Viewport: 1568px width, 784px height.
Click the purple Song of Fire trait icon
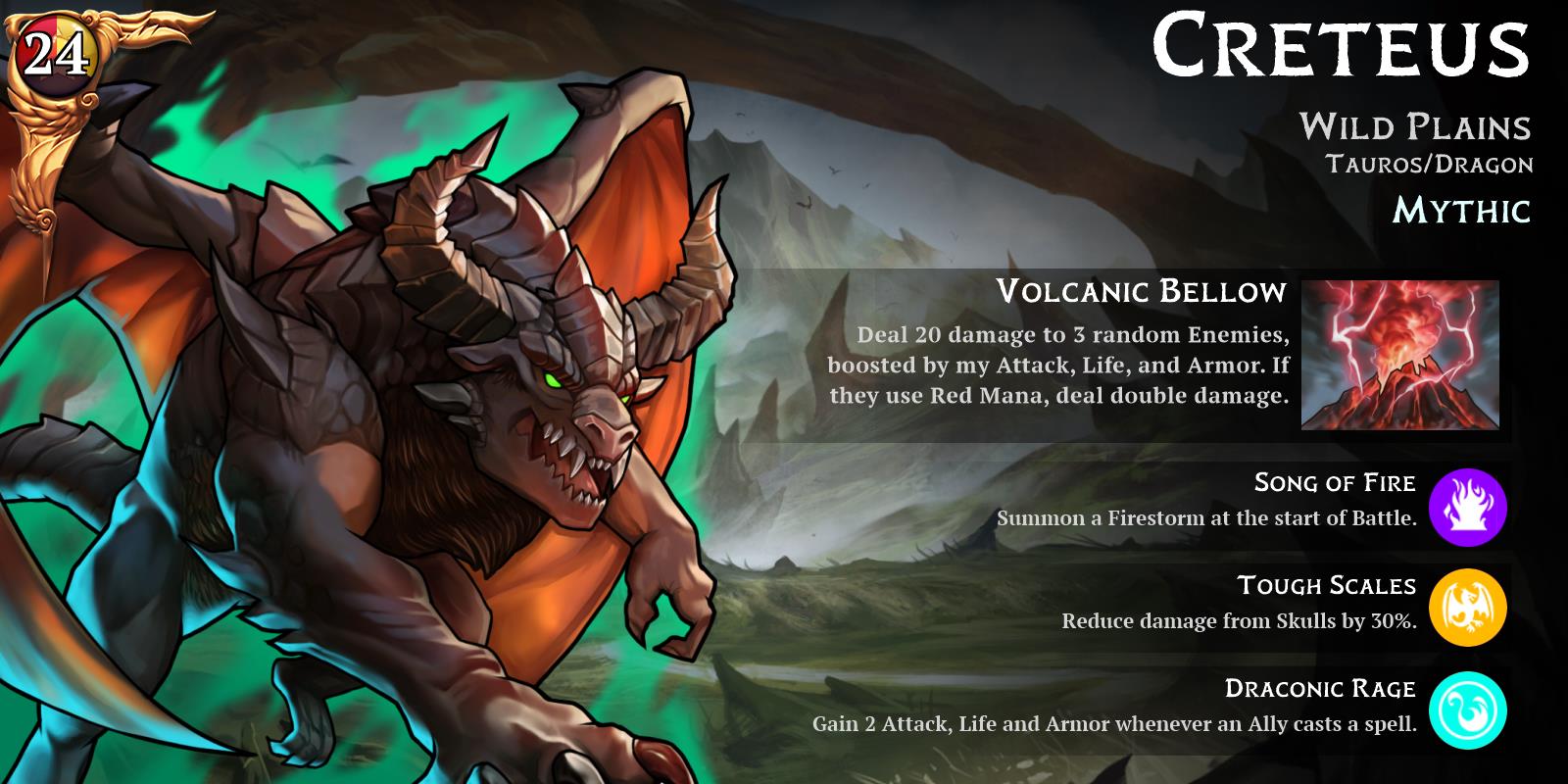point(1467,507)
